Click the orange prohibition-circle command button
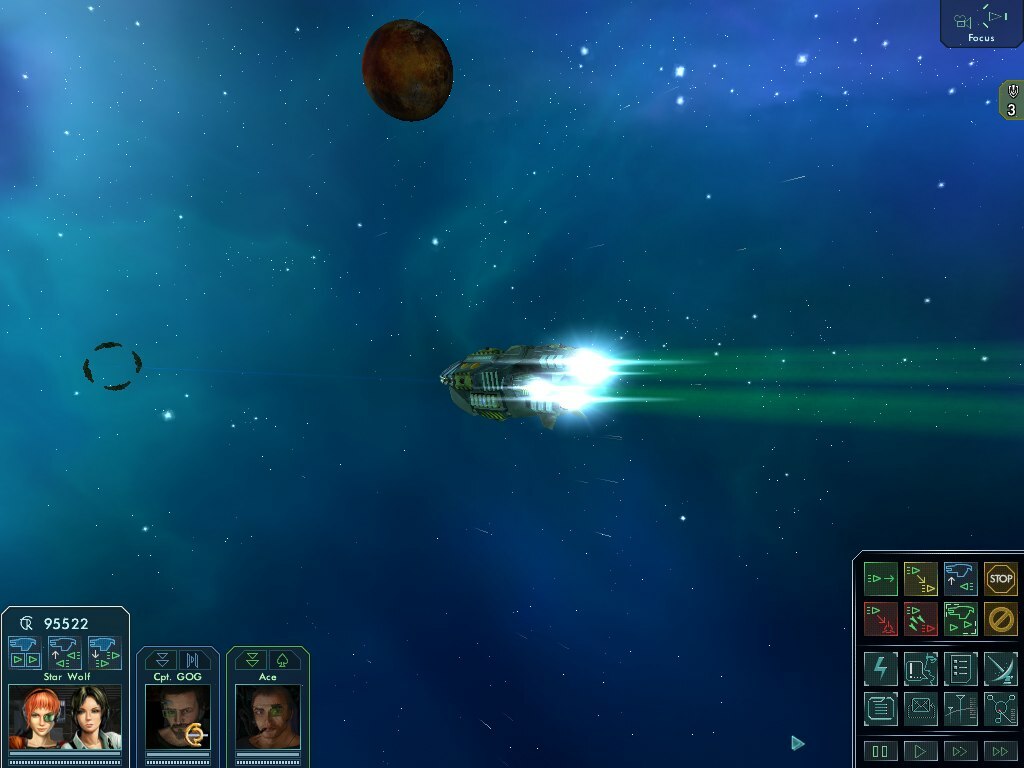 (1000, 618)
